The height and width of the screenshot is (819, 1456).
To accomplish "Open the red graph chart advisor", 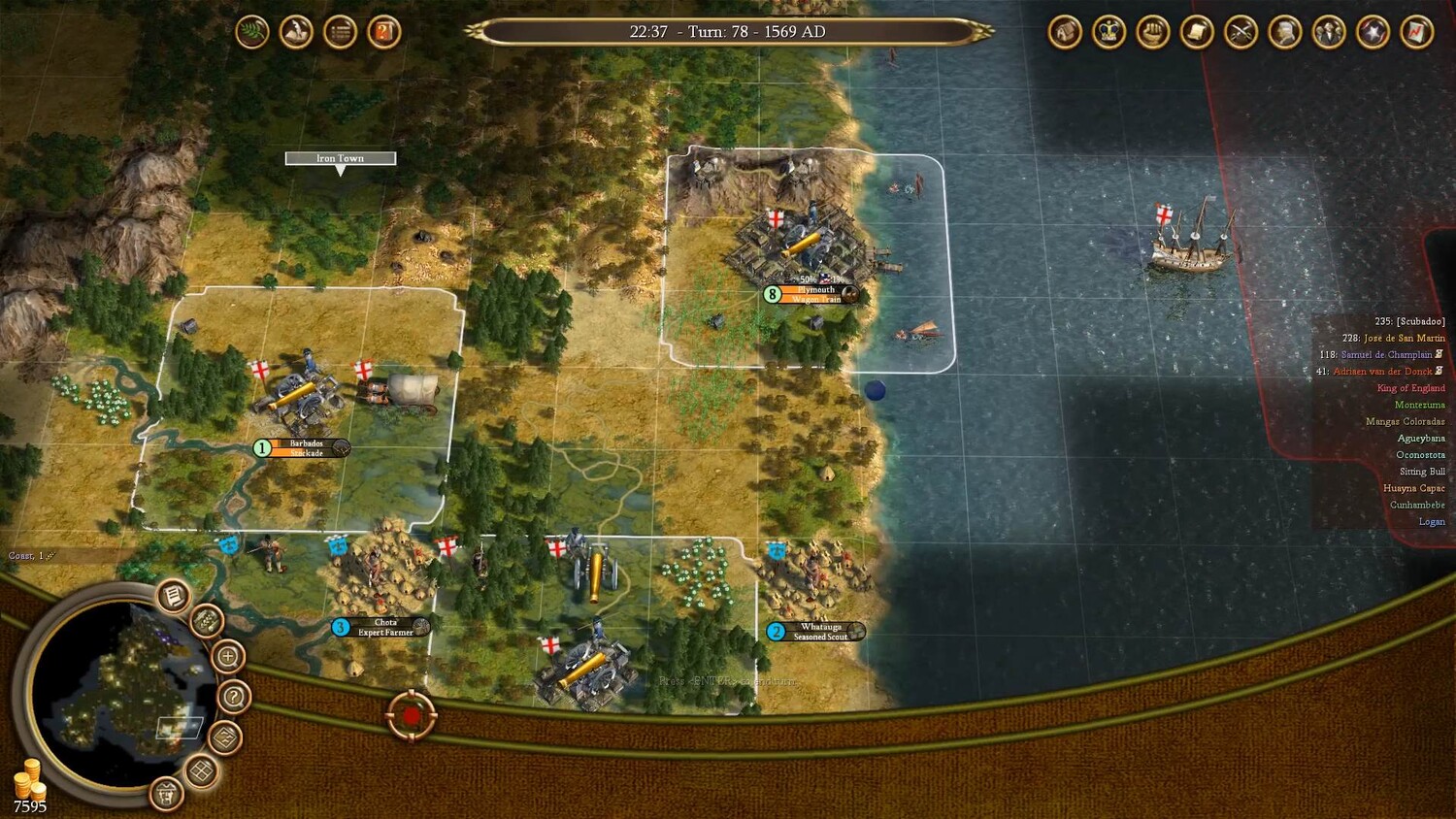I will 1416,32.
